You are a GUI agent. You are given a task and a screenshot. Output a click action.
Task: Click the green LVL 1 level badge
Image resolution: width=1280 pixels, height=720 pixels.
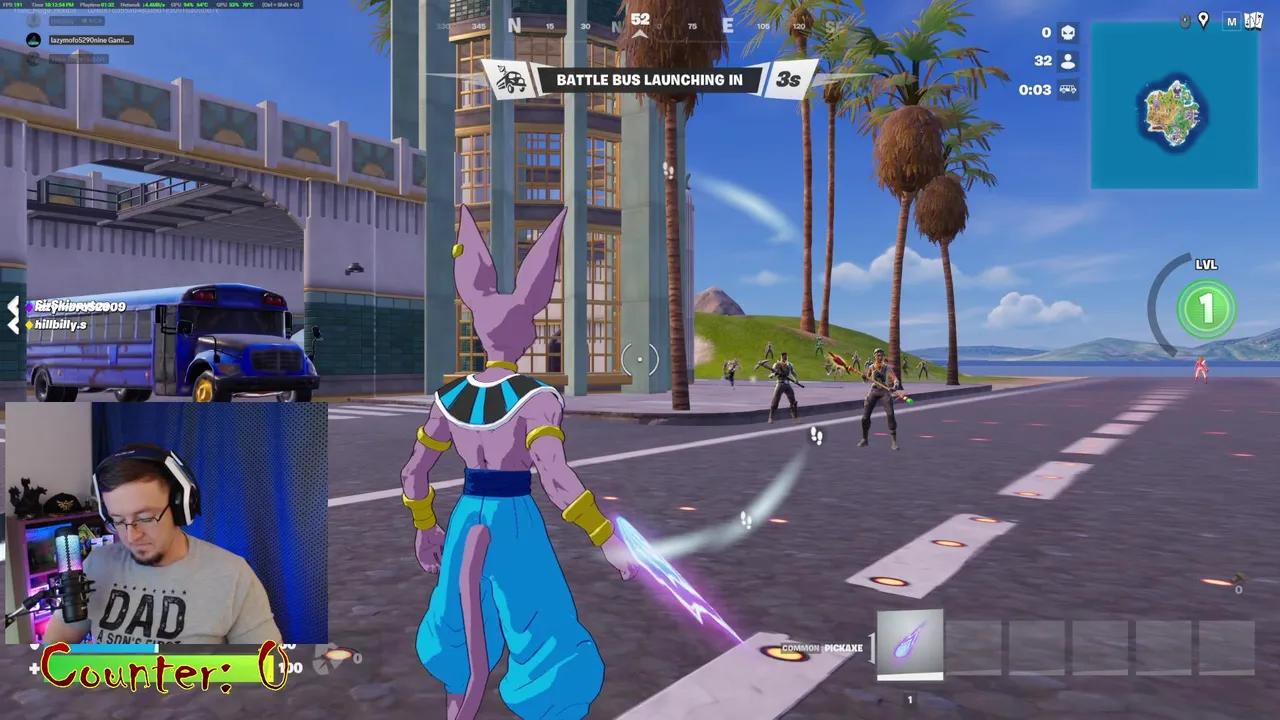point(1206,310)
